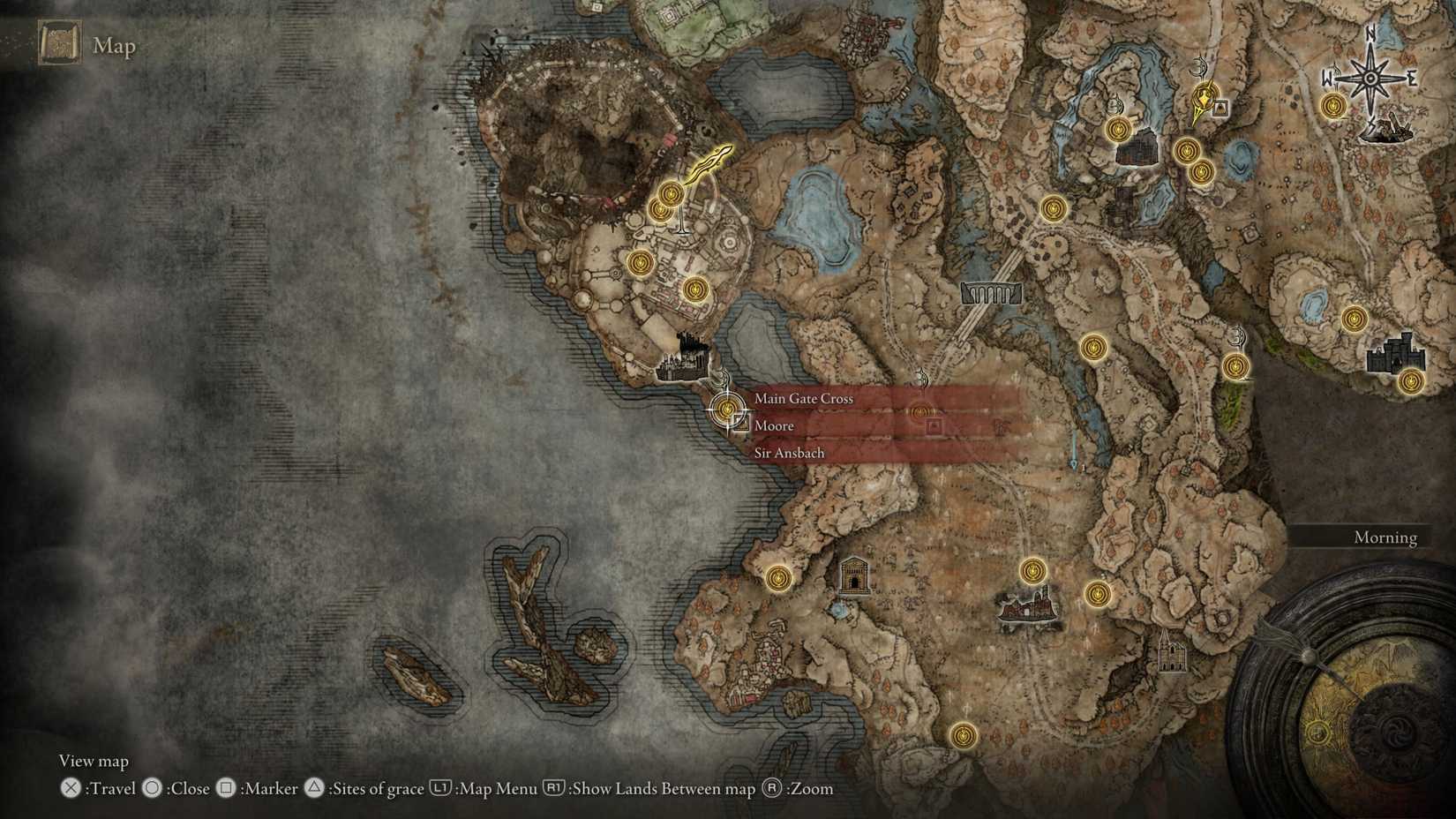Viewport: 1456px width, 819px height.
Task: Choose Moore from the location list
Action: click(773, 425)
